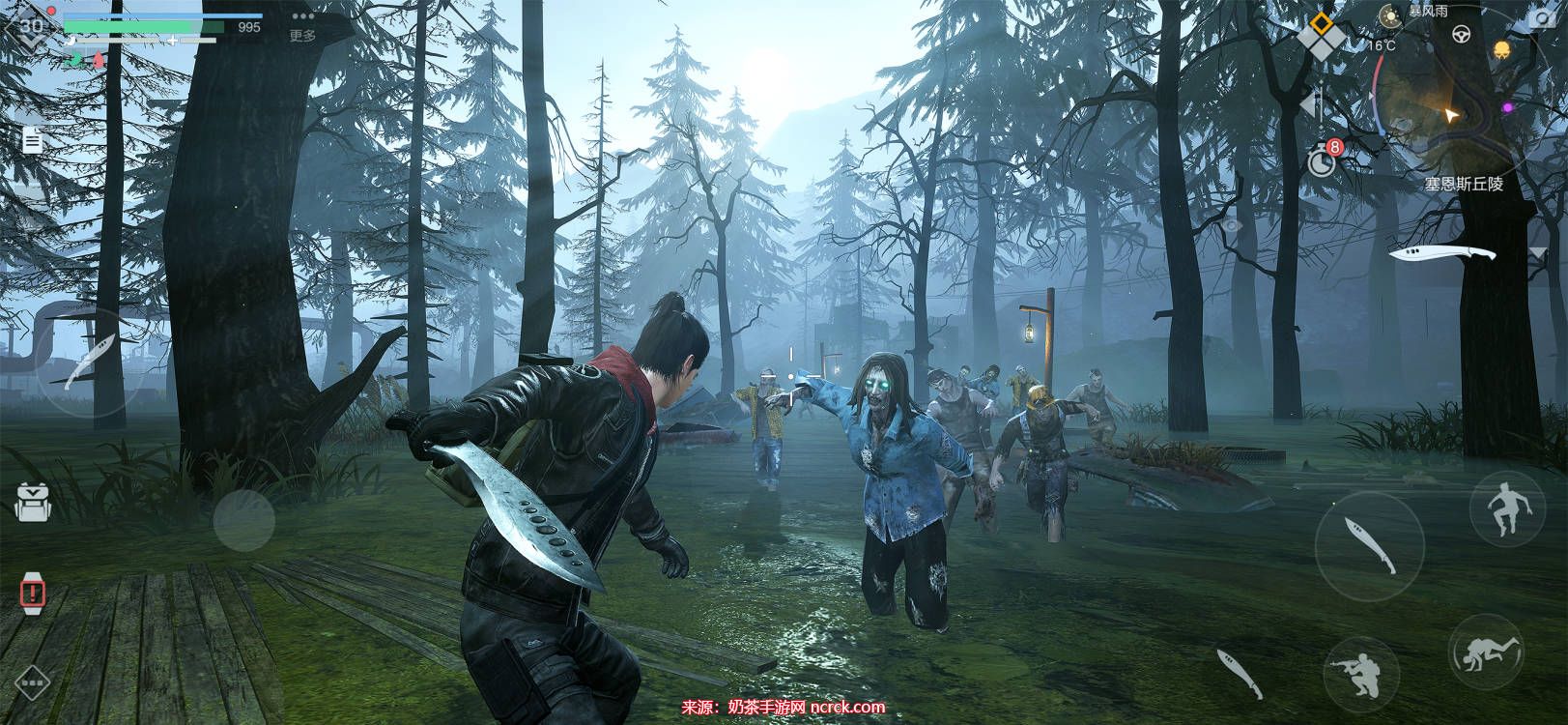Toggle the eye visibility icon
The height and width of the screenshot is (725, 1568).
[x=1232, y=225]
